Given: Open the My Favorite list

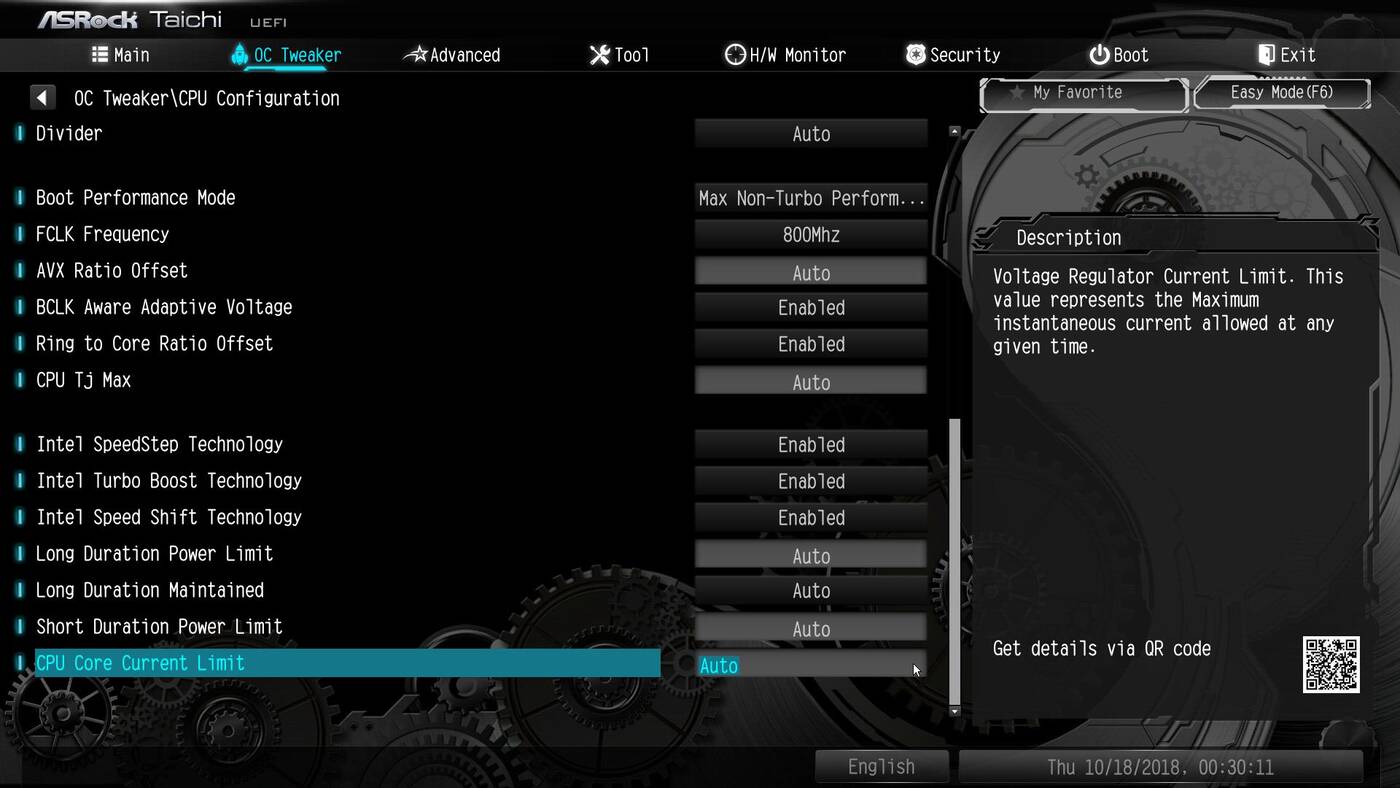Looking at the screenshot, I should pyautogui.click(x=1084, y=93).
